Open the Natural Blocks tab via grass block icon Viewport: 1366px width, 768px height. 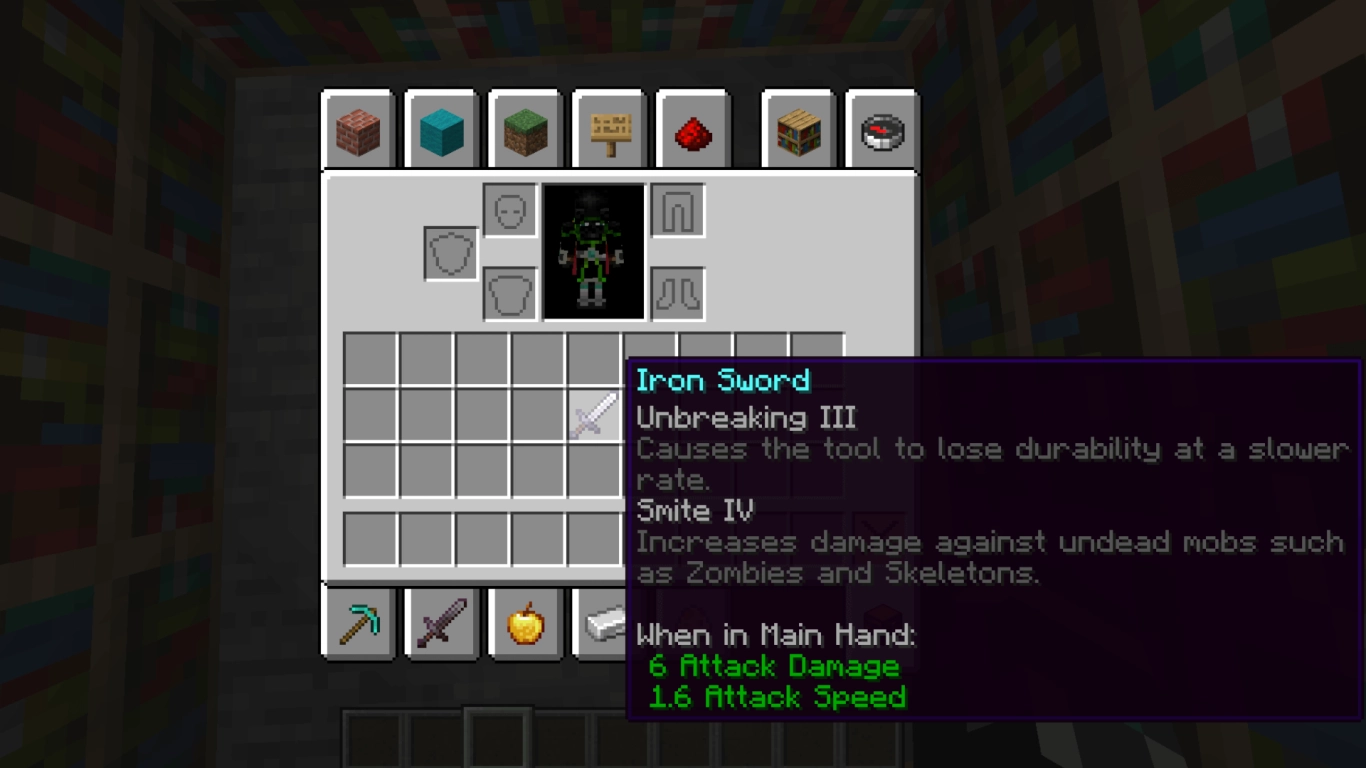point(525,130)
